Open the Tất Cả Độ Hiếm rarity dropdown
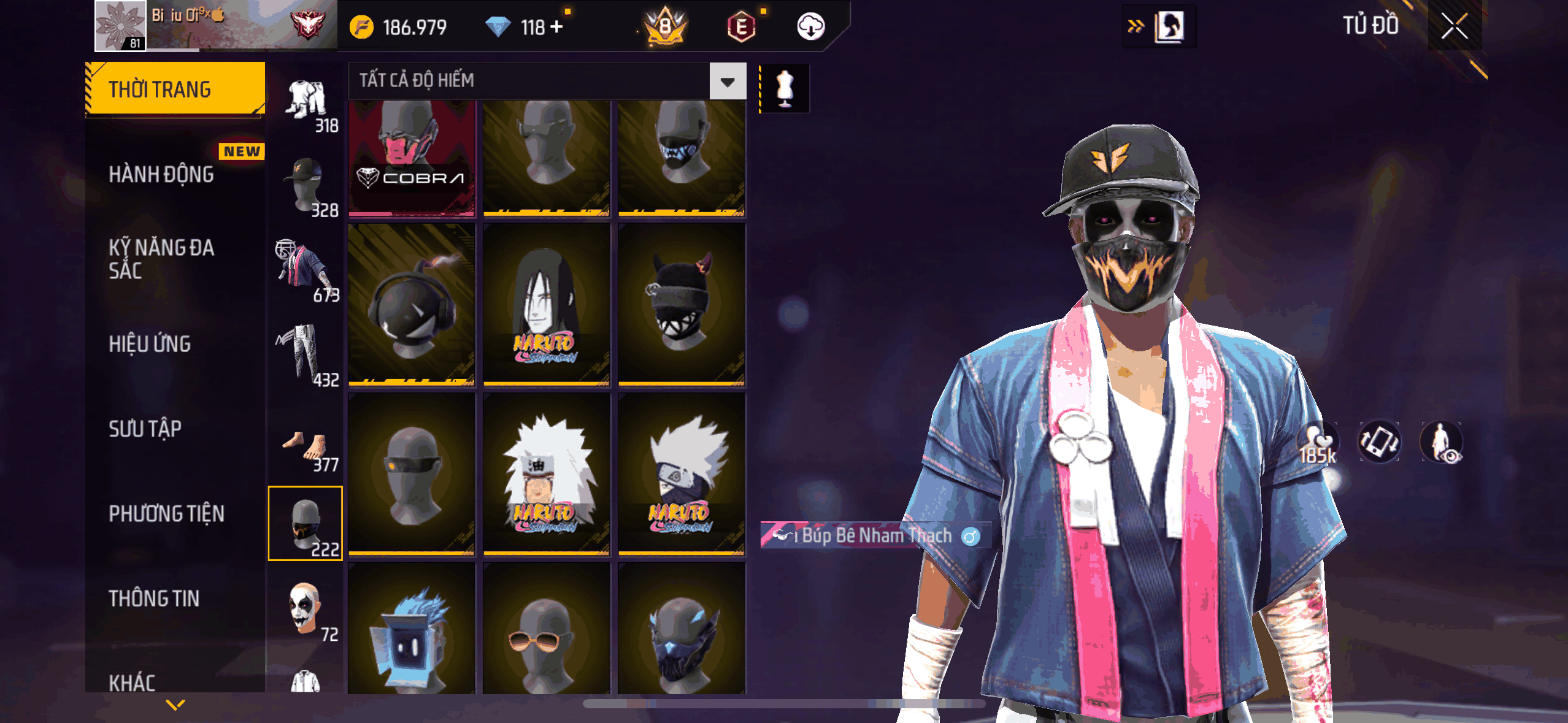 click(728, 81)
